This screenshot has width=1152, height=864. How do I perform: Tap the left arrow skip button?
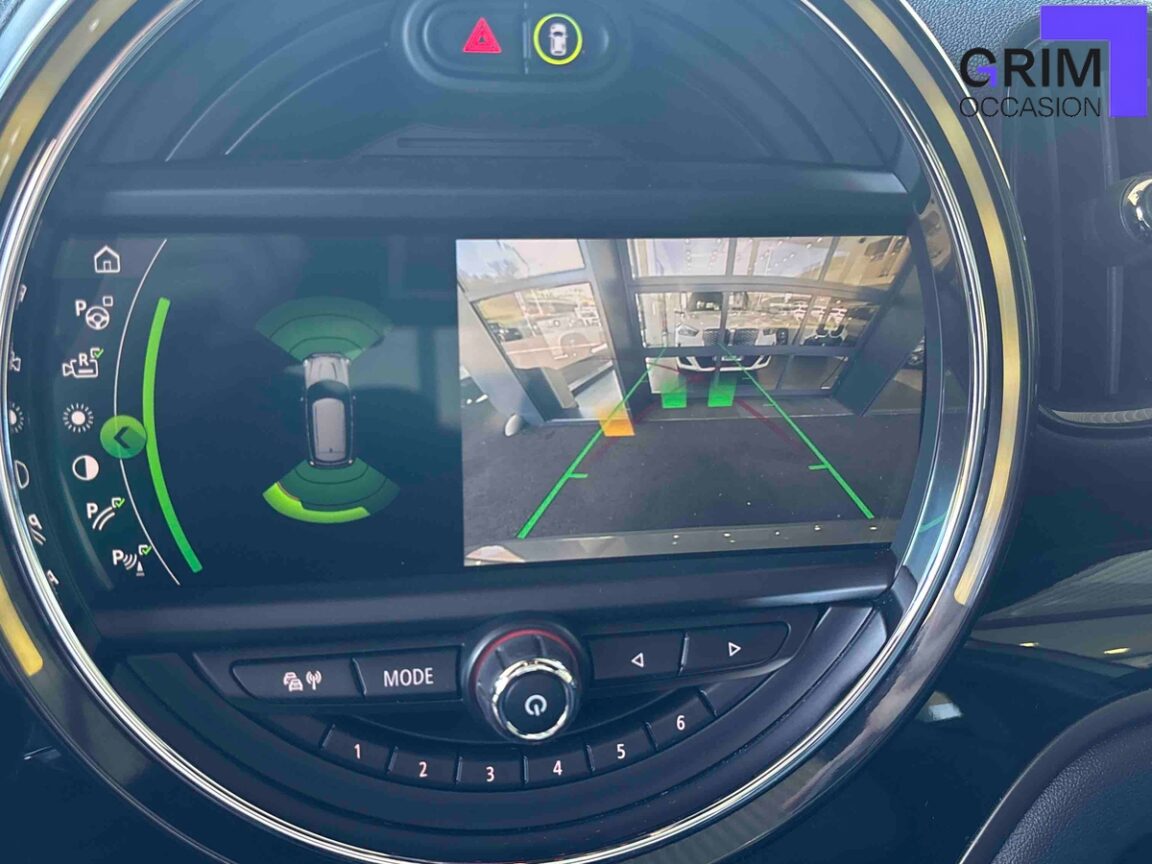(635, 659)
